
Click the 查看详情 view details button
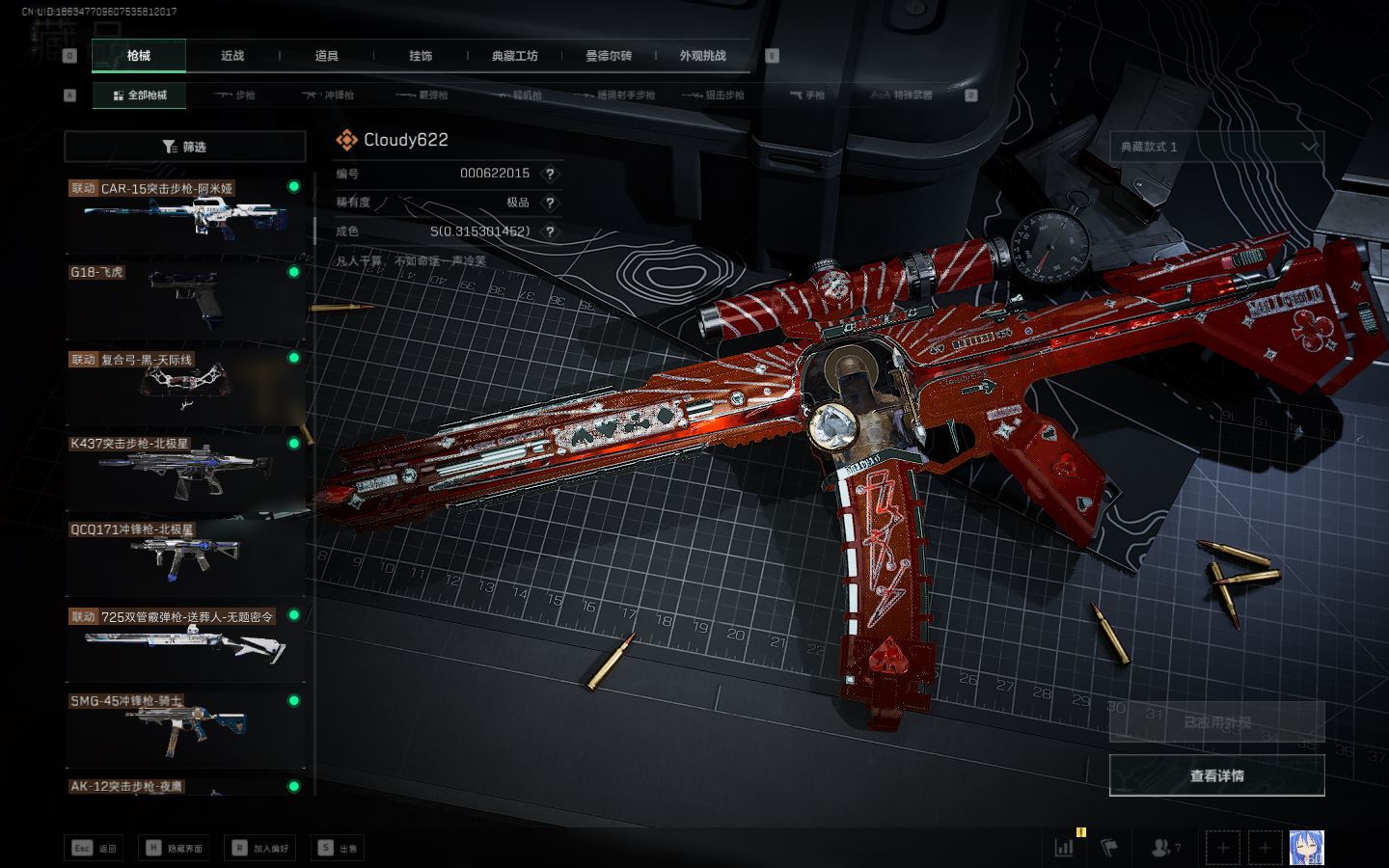1216,775
